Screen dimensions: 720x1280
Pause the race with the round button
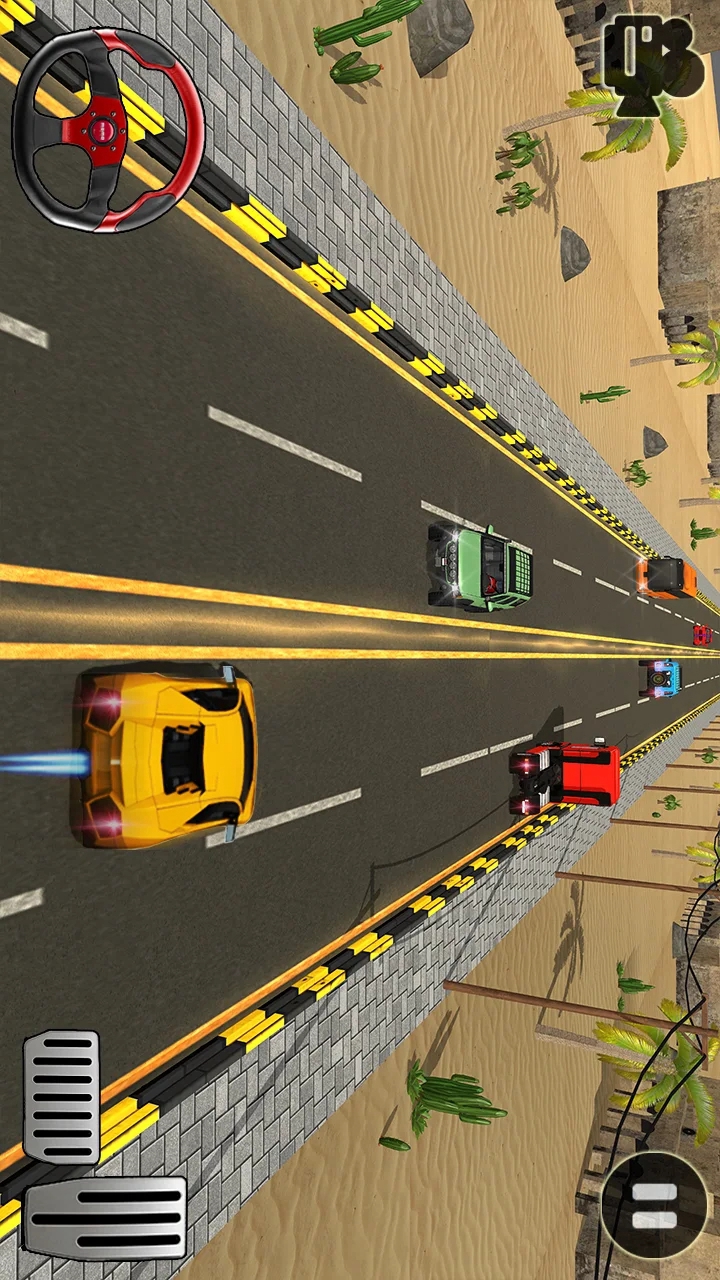(x=654, y=1204)
